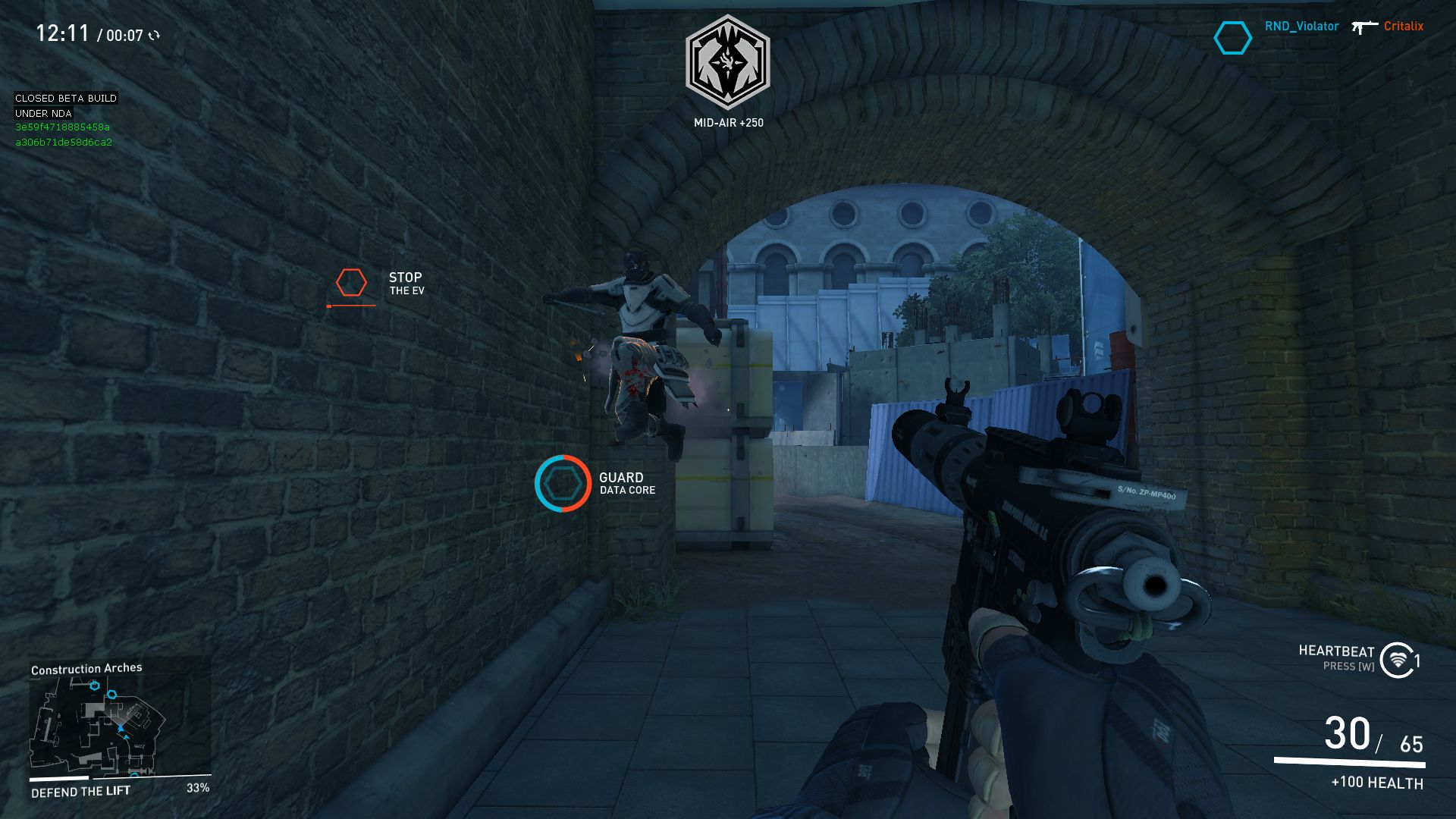1456x819 pixels.
Task: Click RND_Violator name in kill feed
Action: (1301, 27)
